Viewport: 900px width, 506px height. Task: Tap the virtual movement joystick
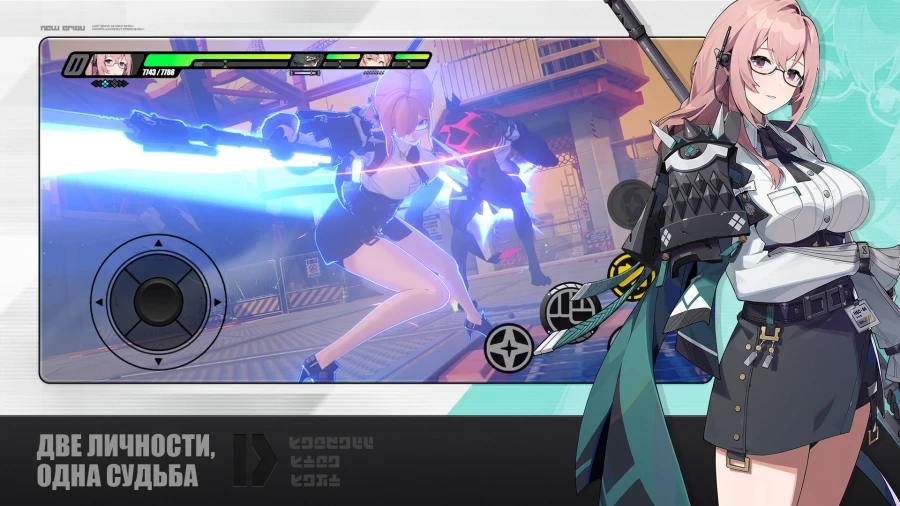click(154, 297)
